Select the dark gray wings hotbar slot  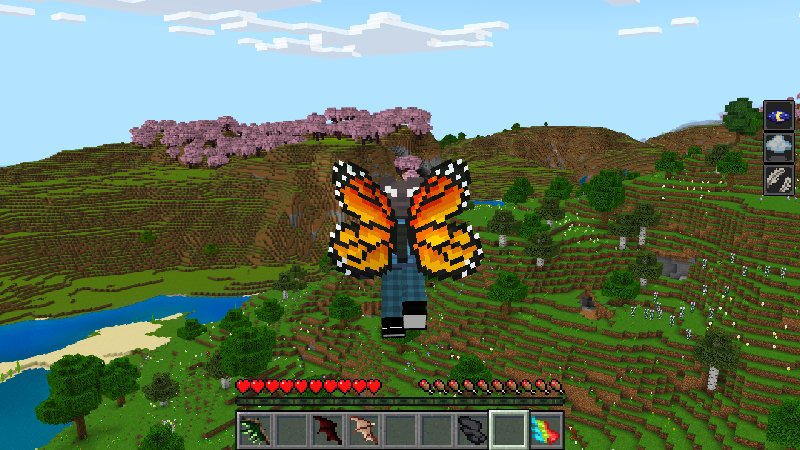471,431
